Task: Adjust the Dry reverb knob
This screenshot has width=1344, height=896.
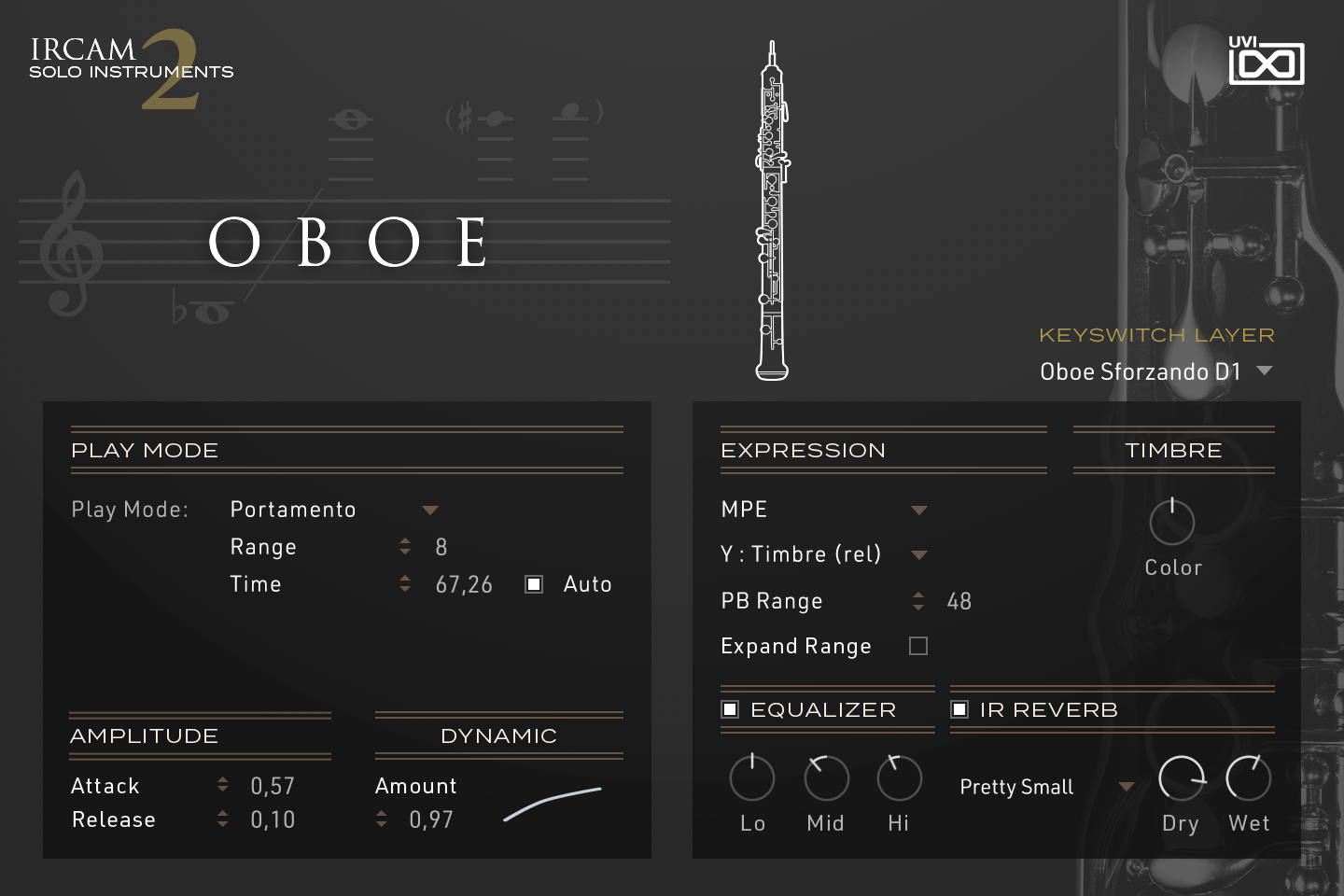Action: [1182, 777]
